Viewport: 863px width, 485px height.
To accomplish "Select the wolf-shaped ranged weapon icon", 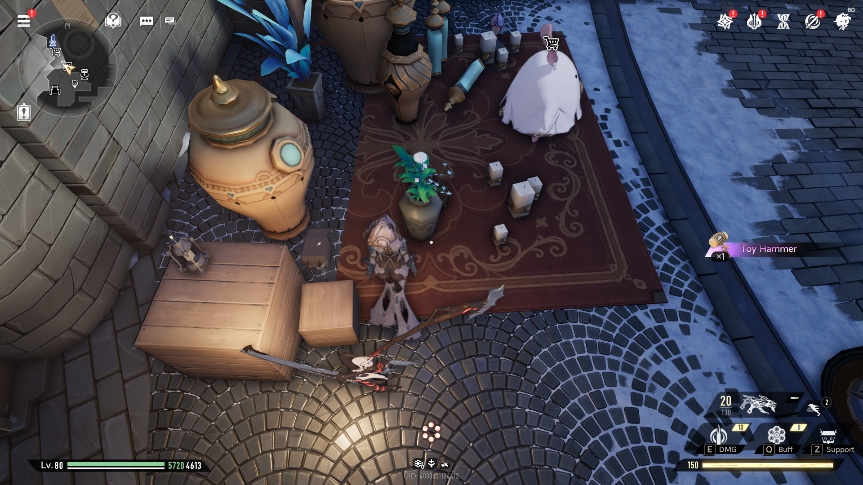I will (757, 404).
